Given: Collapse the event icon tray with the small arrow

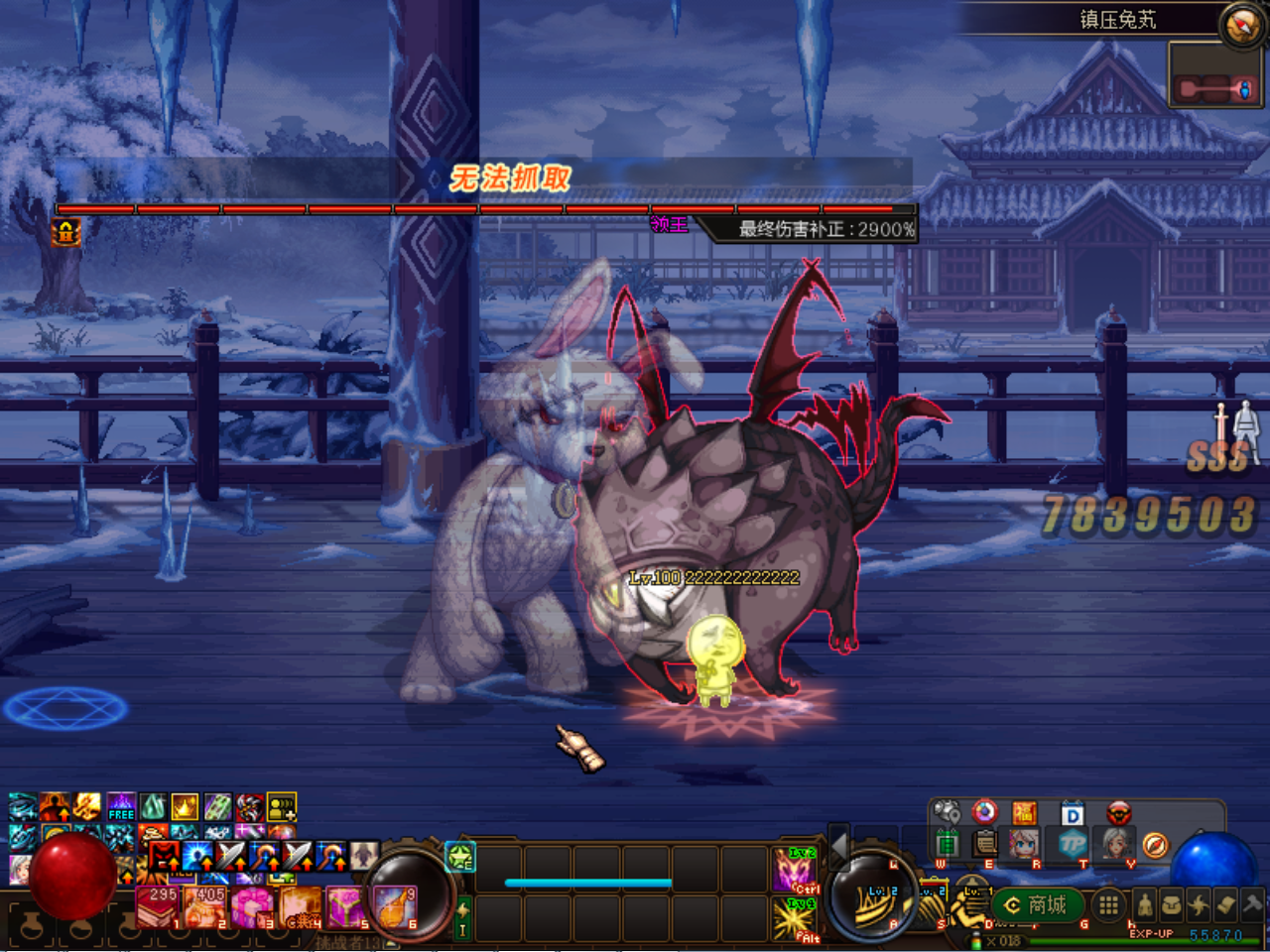Looking at the screenshot, I should coord(970,865).
